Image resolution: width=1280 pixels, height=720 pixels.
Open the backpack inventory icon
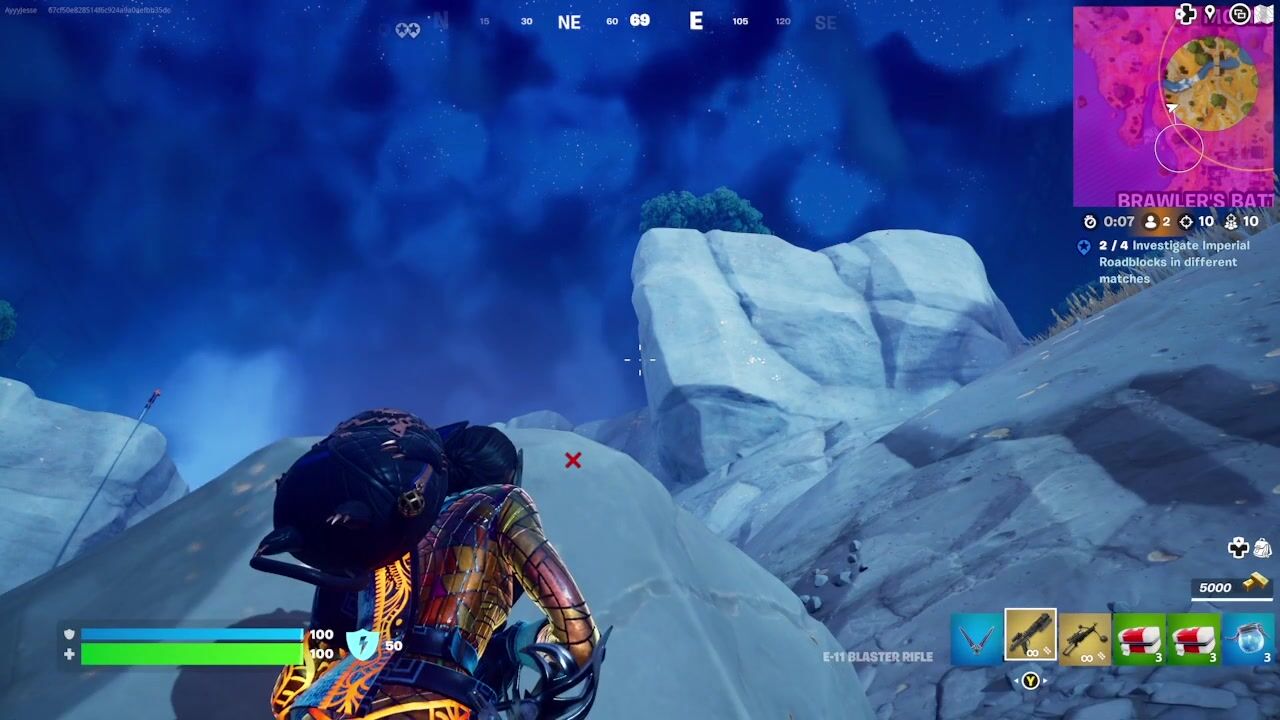[1262, 547]
